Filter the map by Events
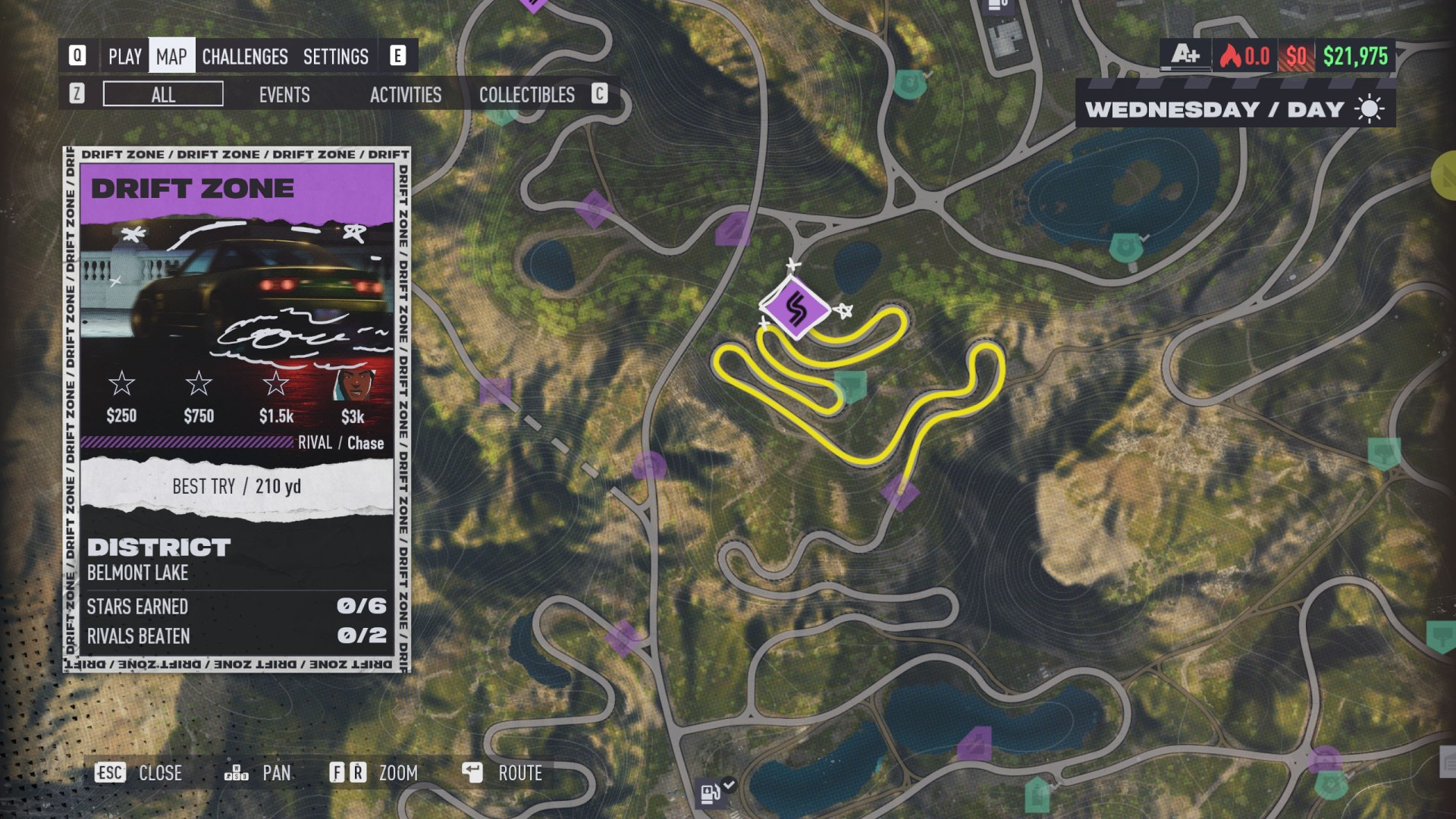The height and width of the screenshot is (819, 1456). click(284, 94)
